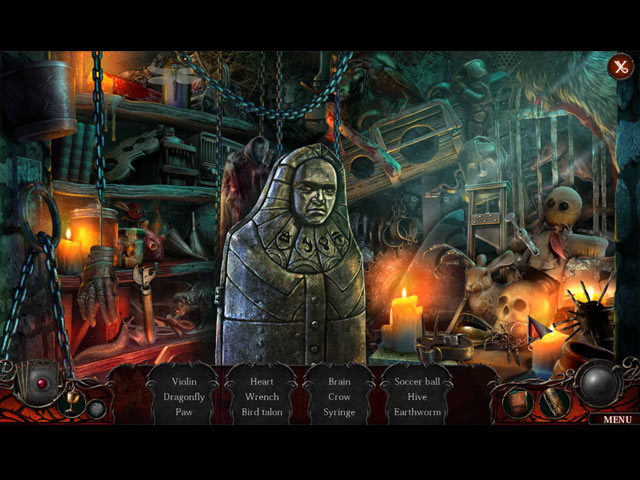Open the Menu
This screenshot has width=640, height=480.
pos(616,419)
